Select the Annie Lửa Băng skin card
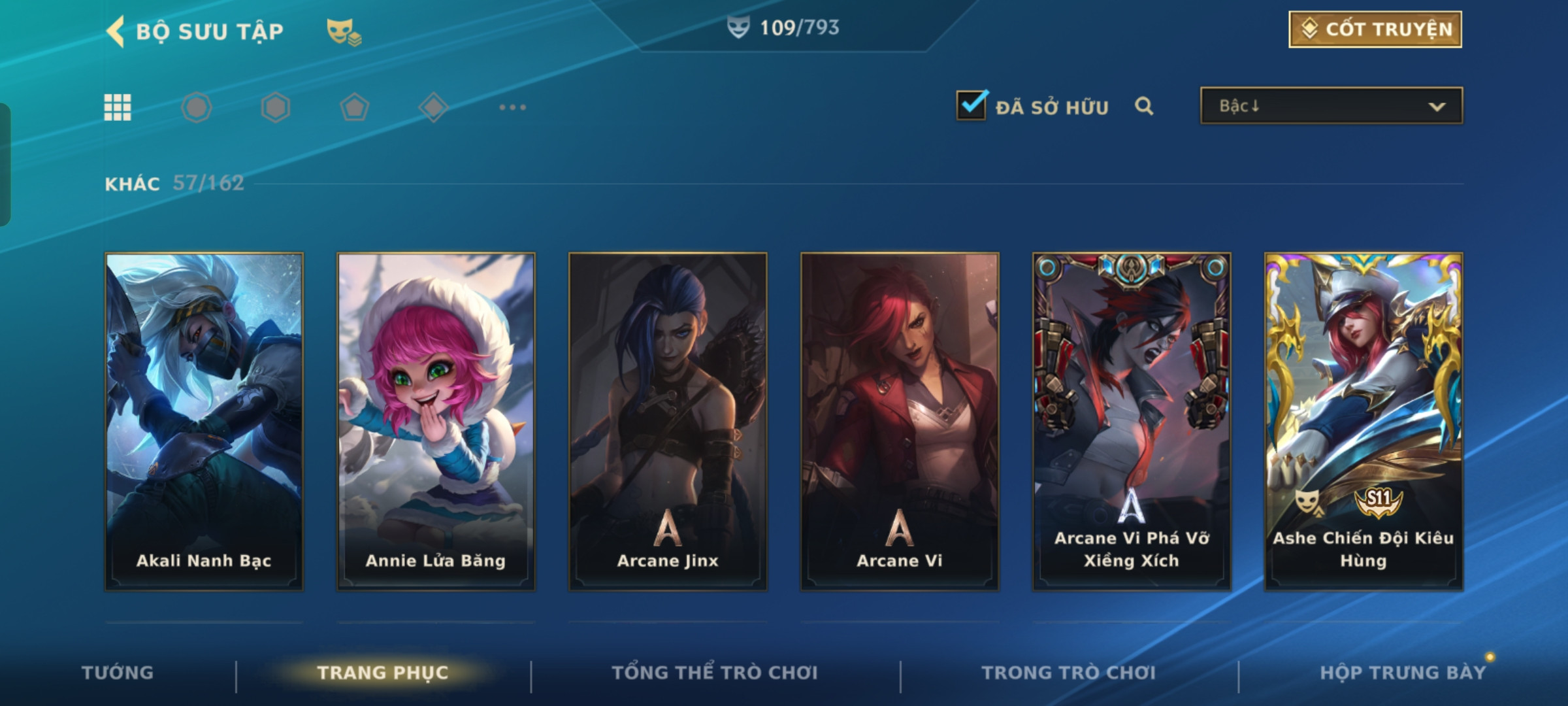 pos(436,421)
